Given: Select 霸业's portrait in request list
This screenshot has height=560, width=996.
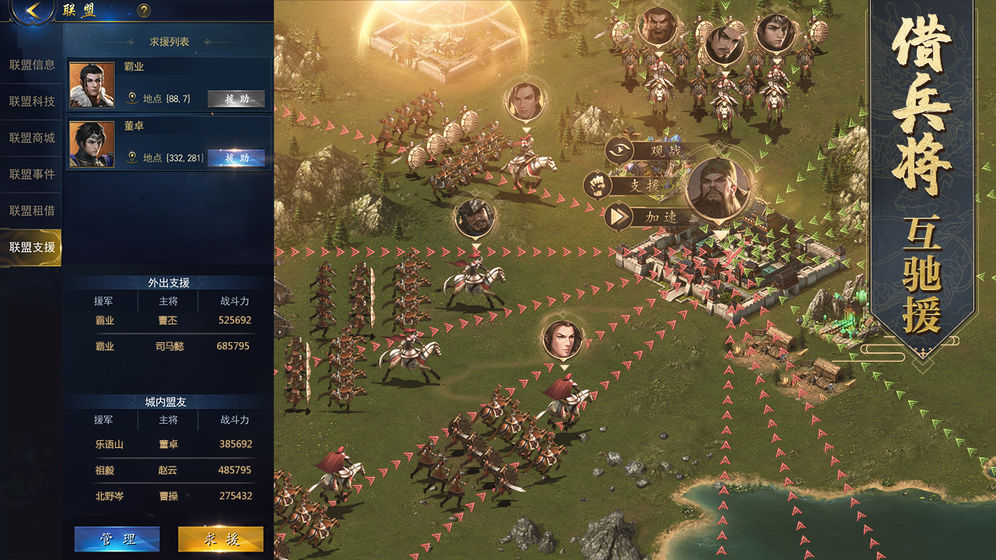Looking at the screenshot, I should click(x=92, y=85).
